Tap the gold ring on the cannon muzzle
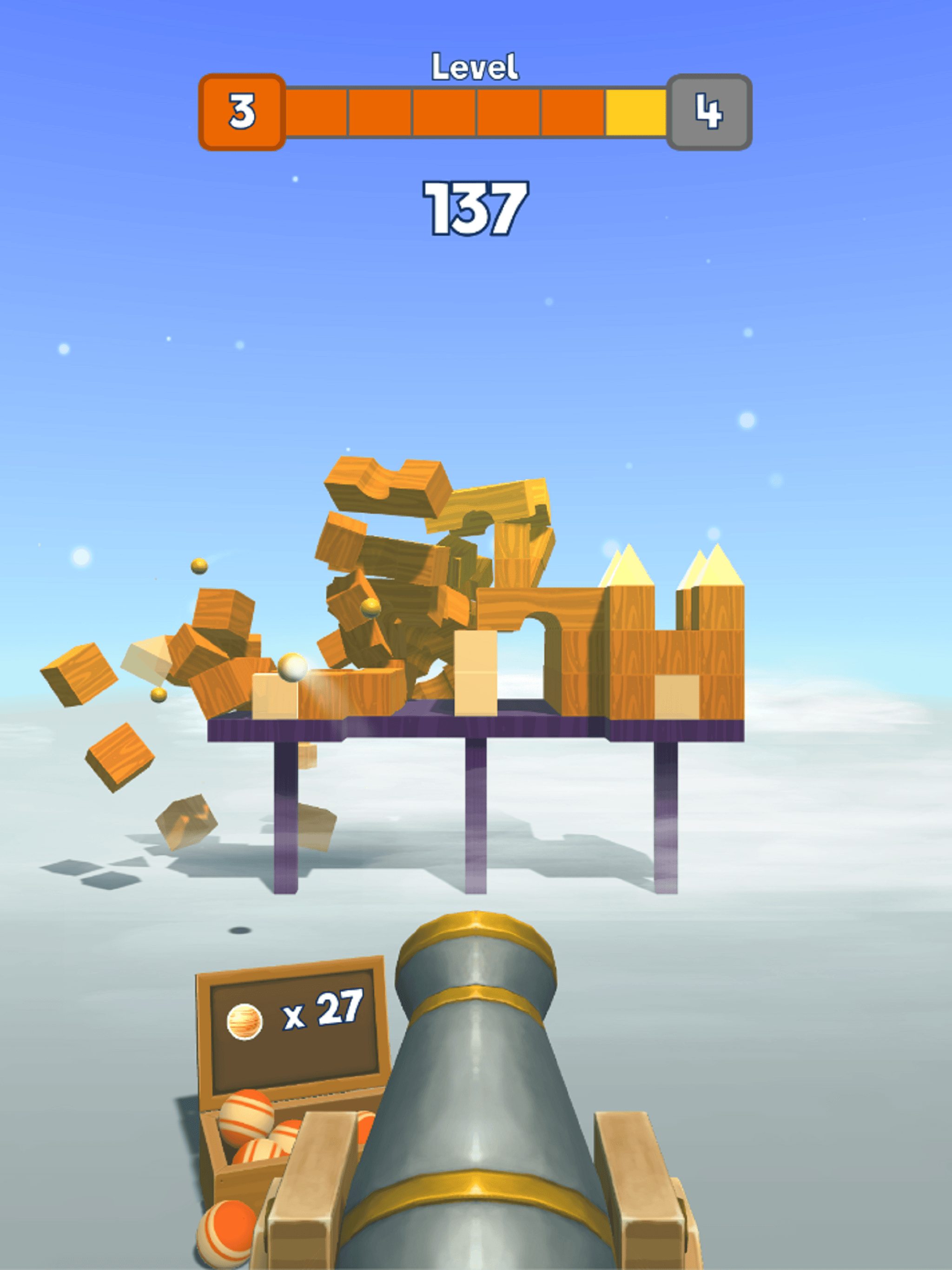Viewport: 952px width, 1270px height. [476, 924]
